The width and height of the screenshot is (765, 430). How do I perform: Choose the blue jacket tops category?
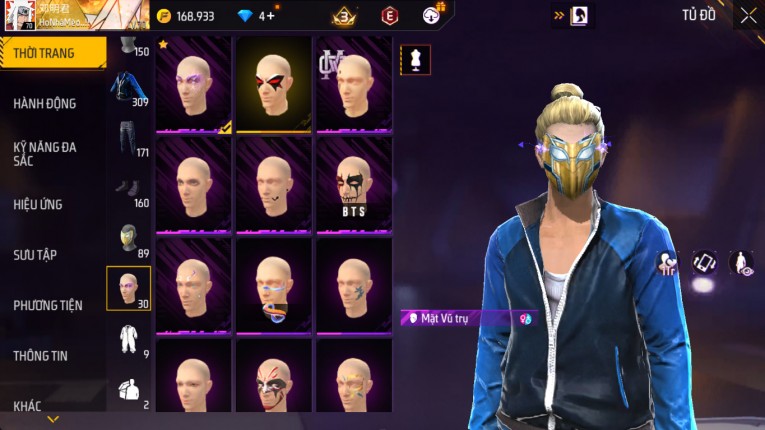128,88
